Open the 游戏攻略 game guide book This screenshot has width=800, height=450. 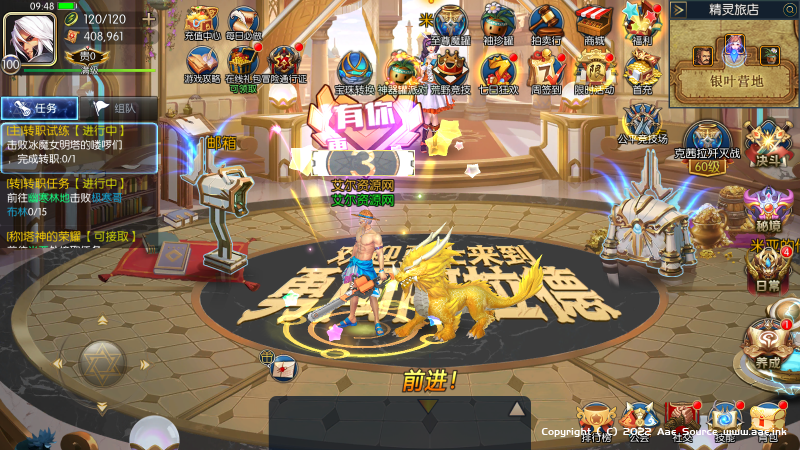[201, 63]
